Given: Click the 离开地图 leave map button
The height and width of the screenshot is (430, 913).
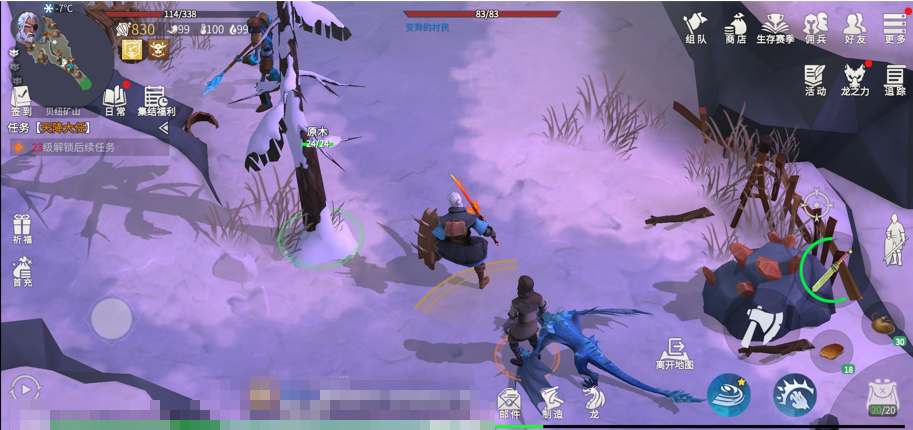Looking at the screenshot, I should click(675, 352).
